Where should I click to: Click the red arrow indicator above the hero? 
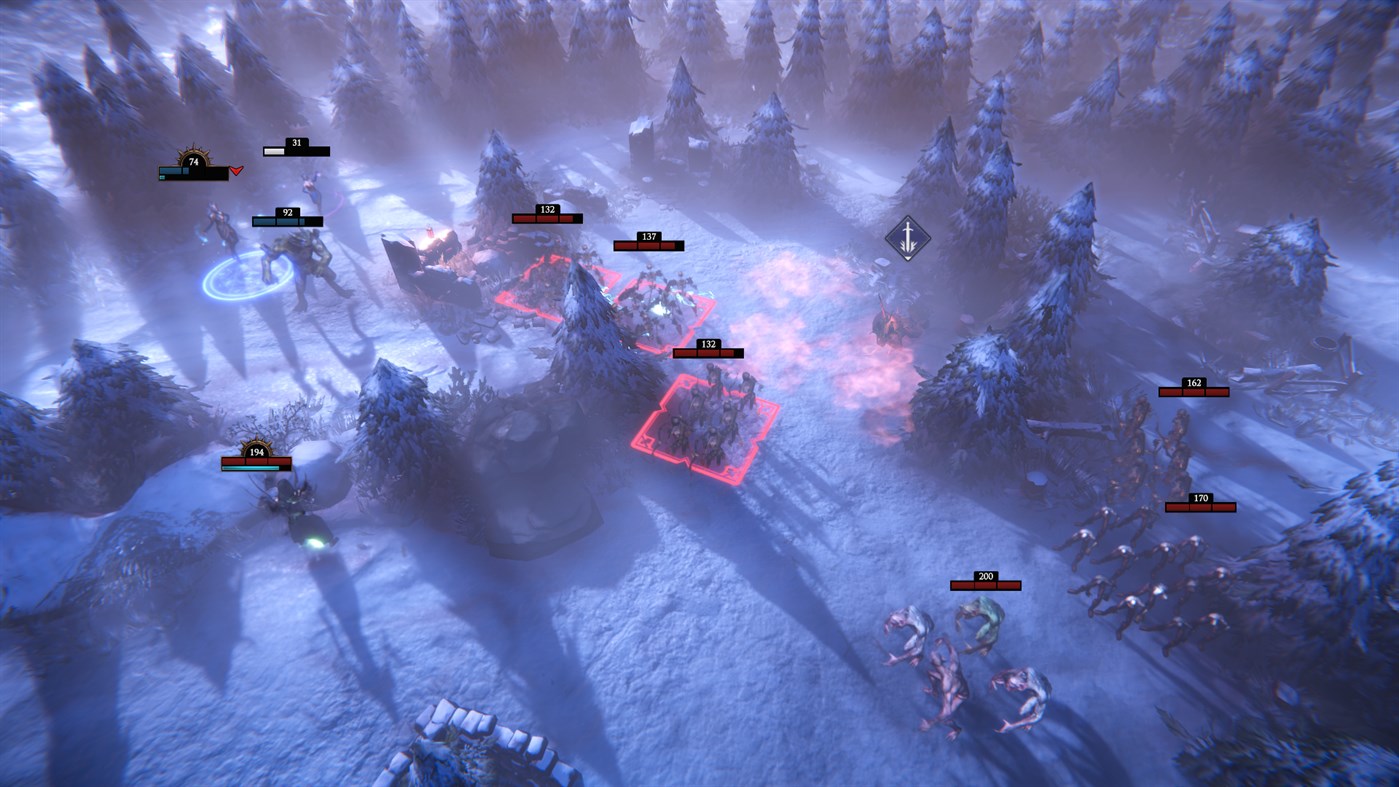[x=235, y=170]
